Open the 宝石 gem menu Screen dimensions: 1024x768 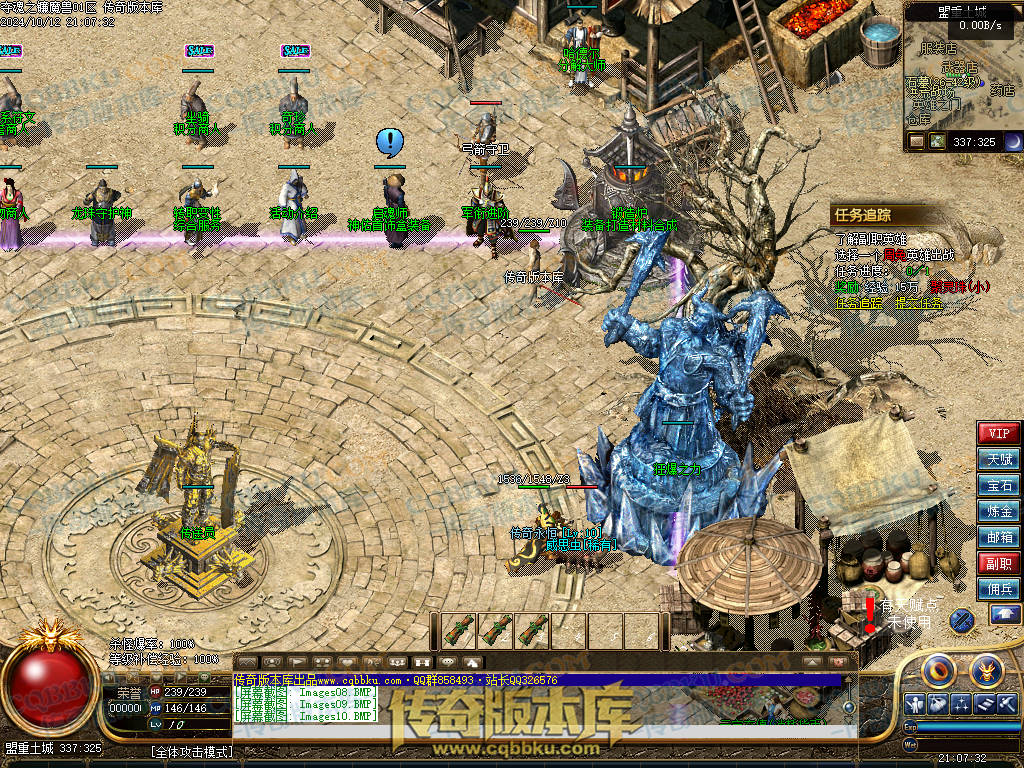[x=998, y=485]
